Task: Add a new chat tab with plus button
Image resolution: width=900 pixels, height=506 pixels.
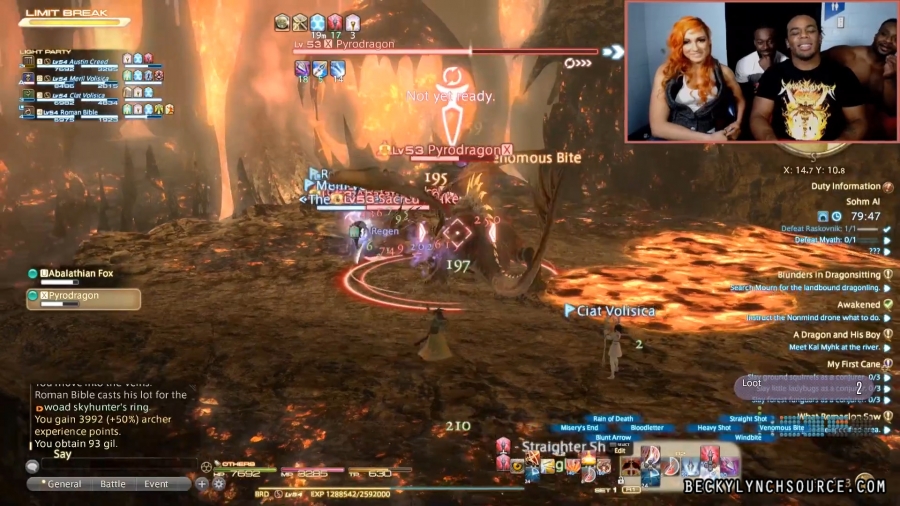Action: [x=202, y=484]
